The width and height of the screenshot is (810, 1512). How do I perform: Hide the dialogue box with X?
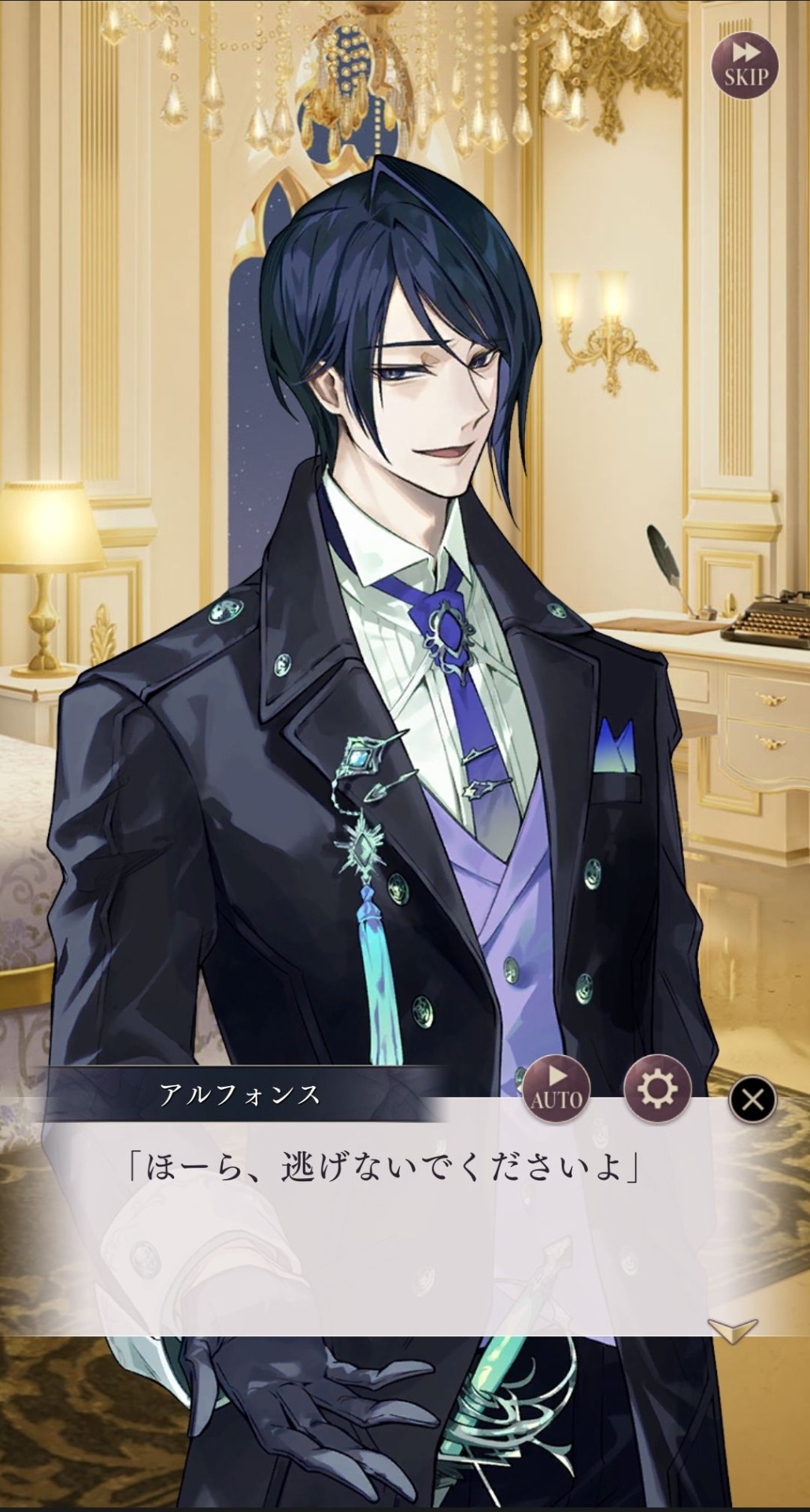(753, 1099)
